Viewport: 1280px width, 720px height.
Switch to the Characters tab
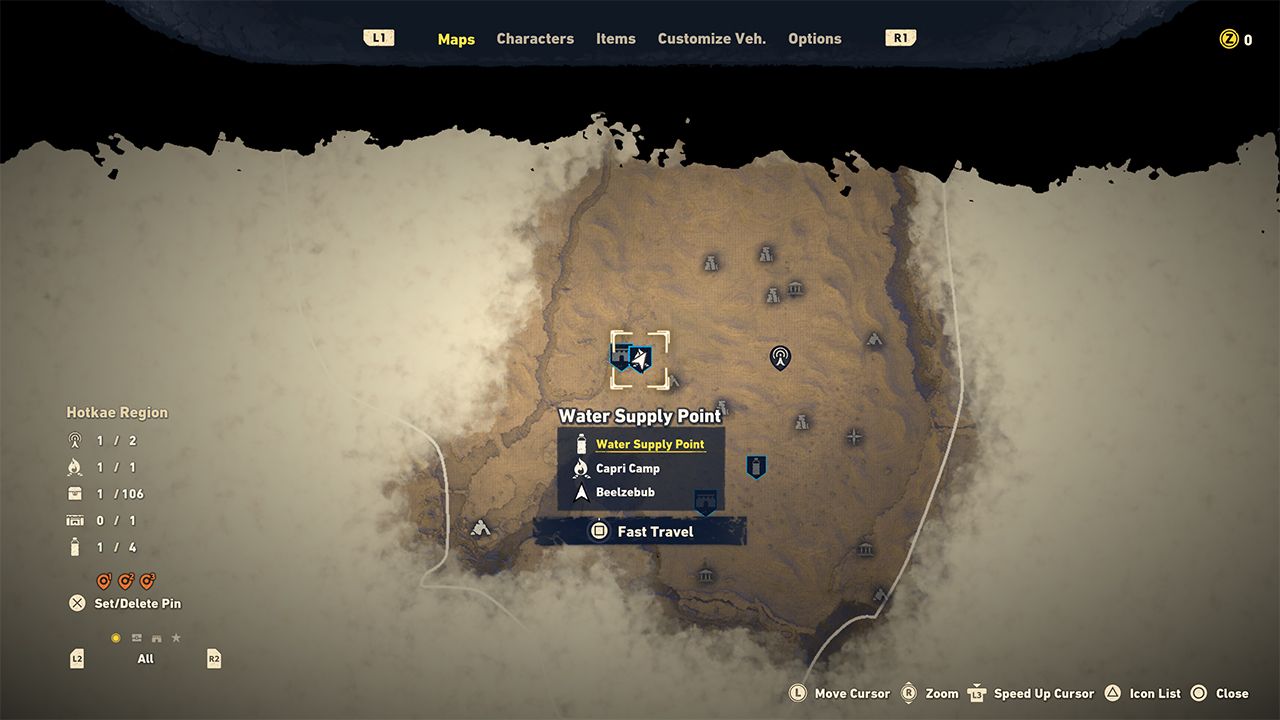pos(535,39)
